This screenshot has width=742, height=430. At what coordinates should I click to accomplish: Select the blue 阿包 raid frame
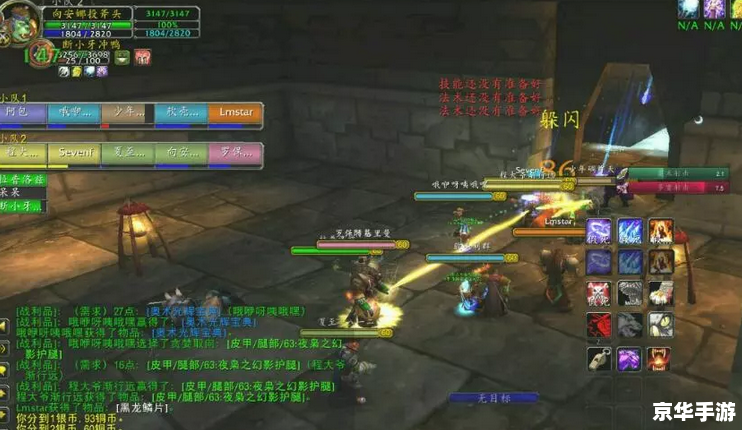point(25,113)
